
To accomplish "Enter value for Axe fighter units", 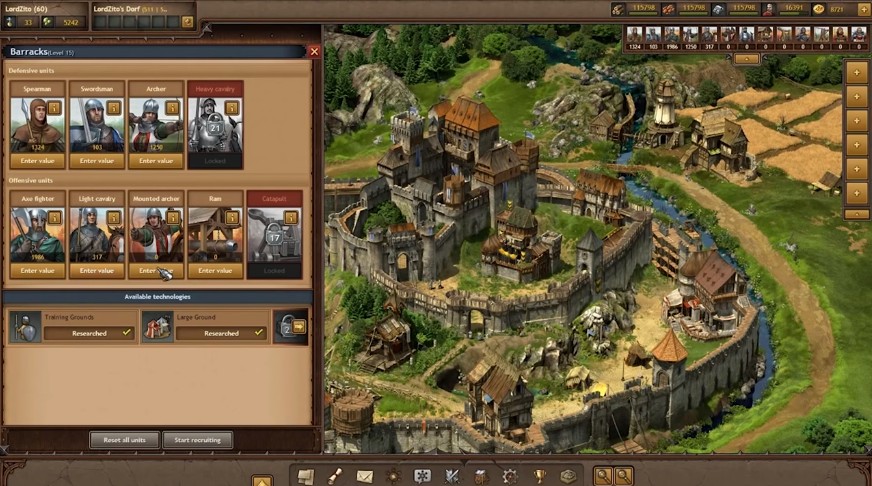I will coord(38,270).
